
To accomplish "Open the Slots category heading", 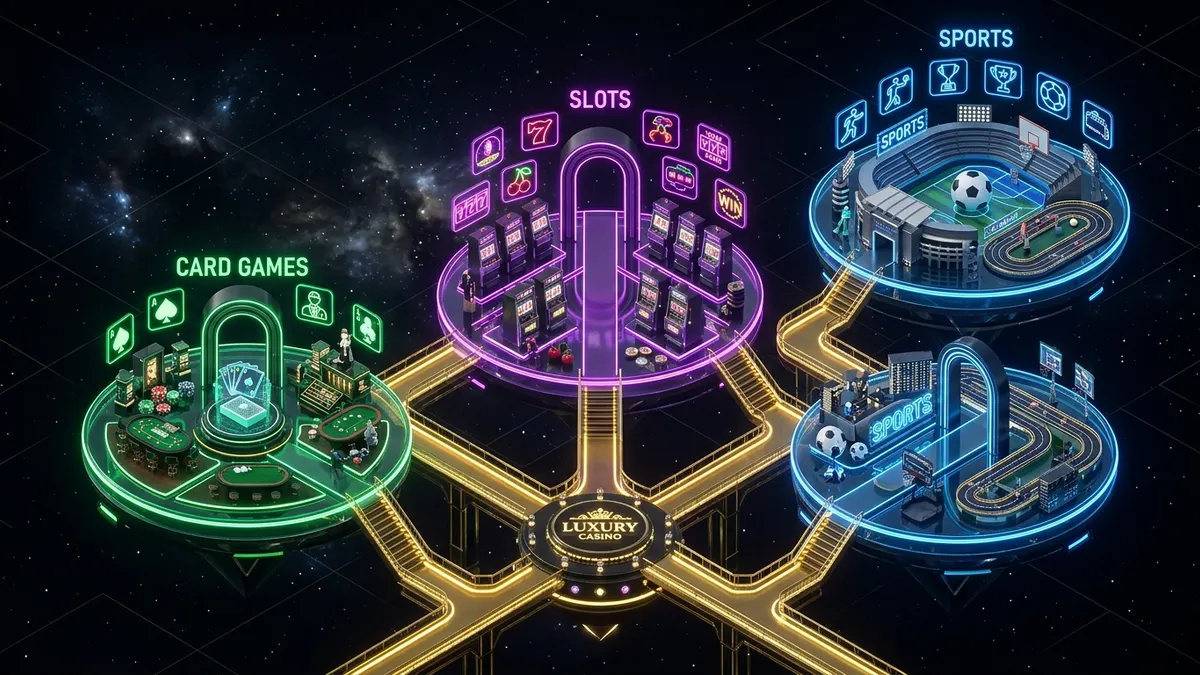I will click(600, 100).
